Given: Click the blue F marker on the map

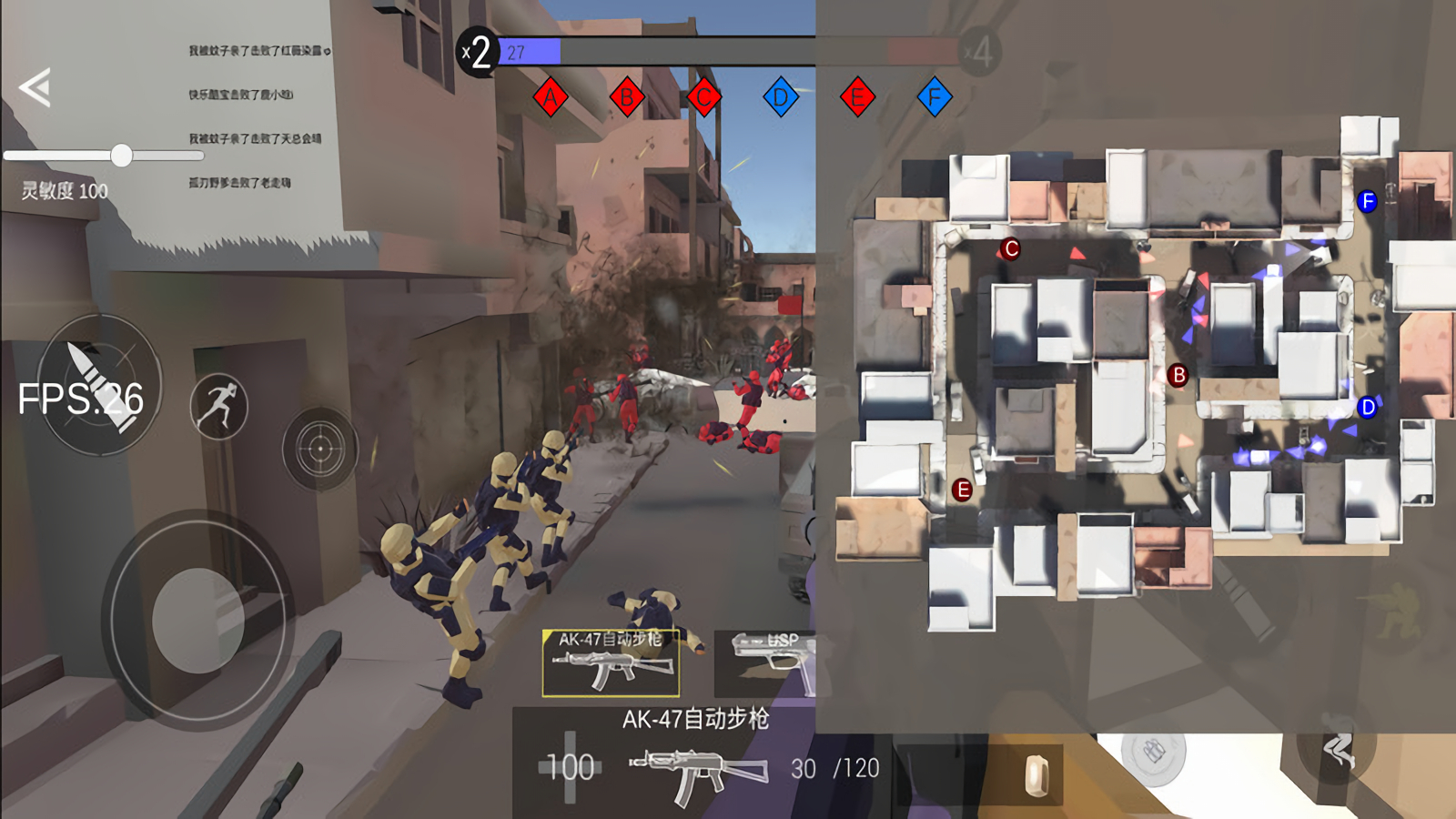Looking at the screenshot, I should point(1367,201).
